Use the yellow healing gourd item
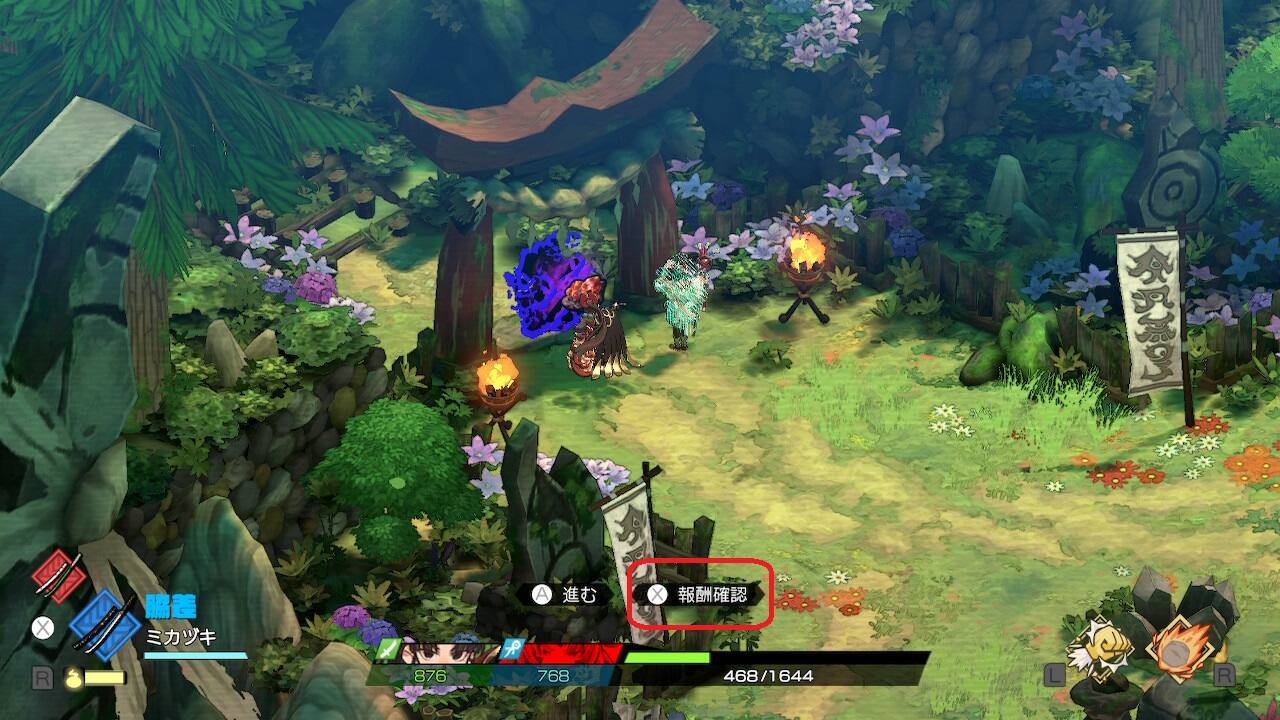1280x720 pixels. (72, 677)
